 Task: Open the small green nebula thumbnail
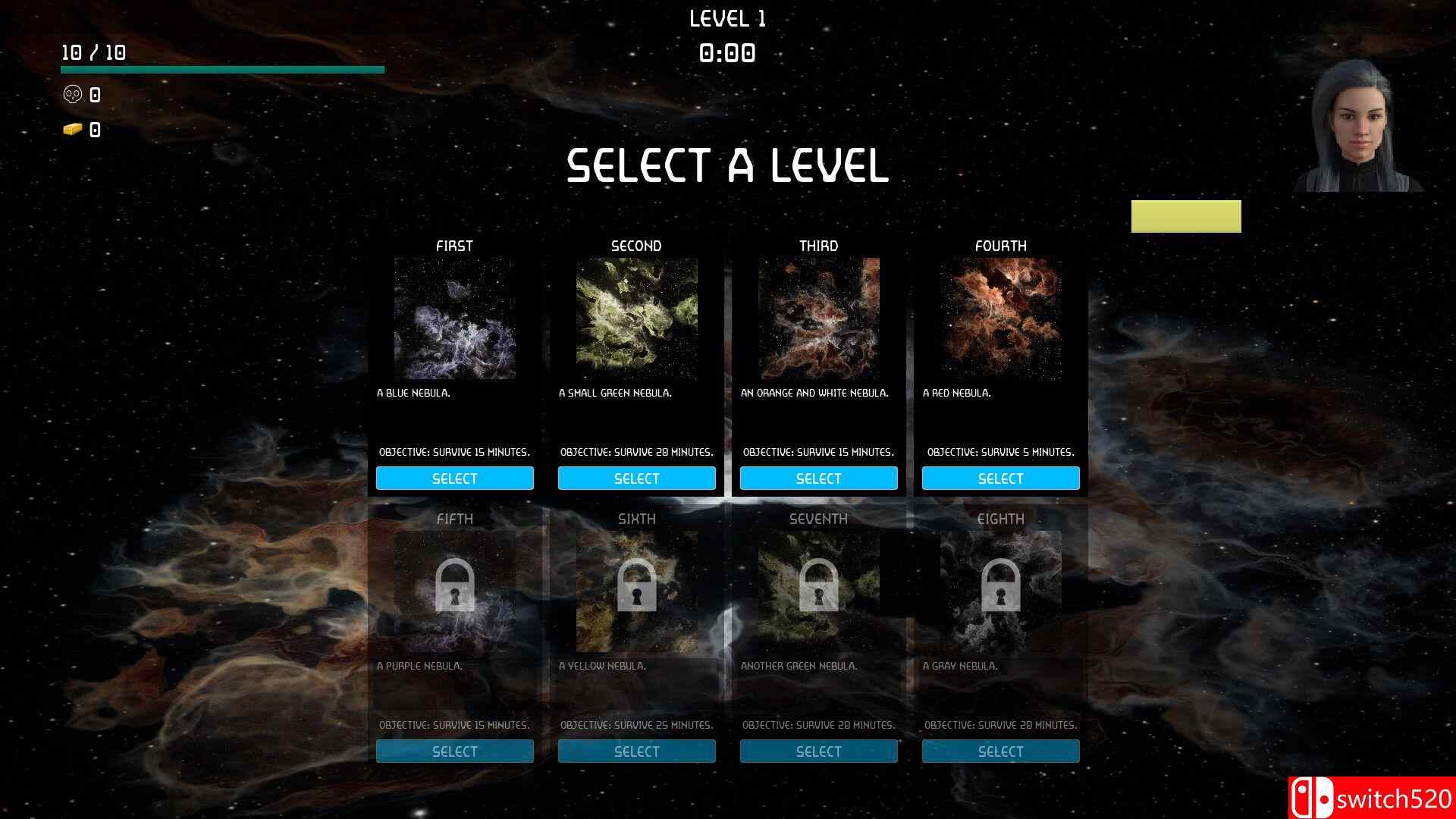[636, 318]
